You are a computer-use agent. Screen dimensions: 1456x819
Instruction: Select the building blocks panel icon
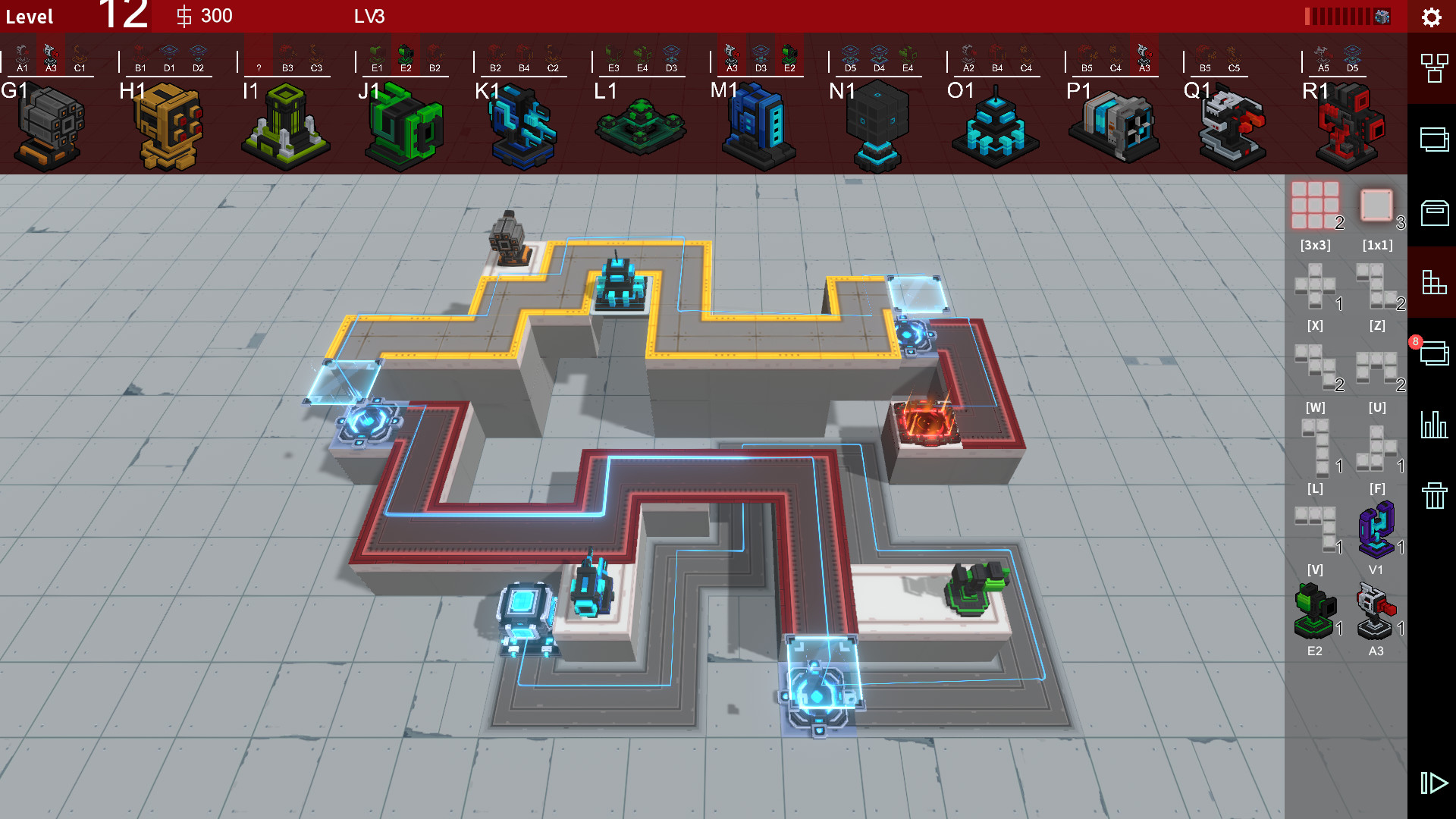tap(1432, 283)
